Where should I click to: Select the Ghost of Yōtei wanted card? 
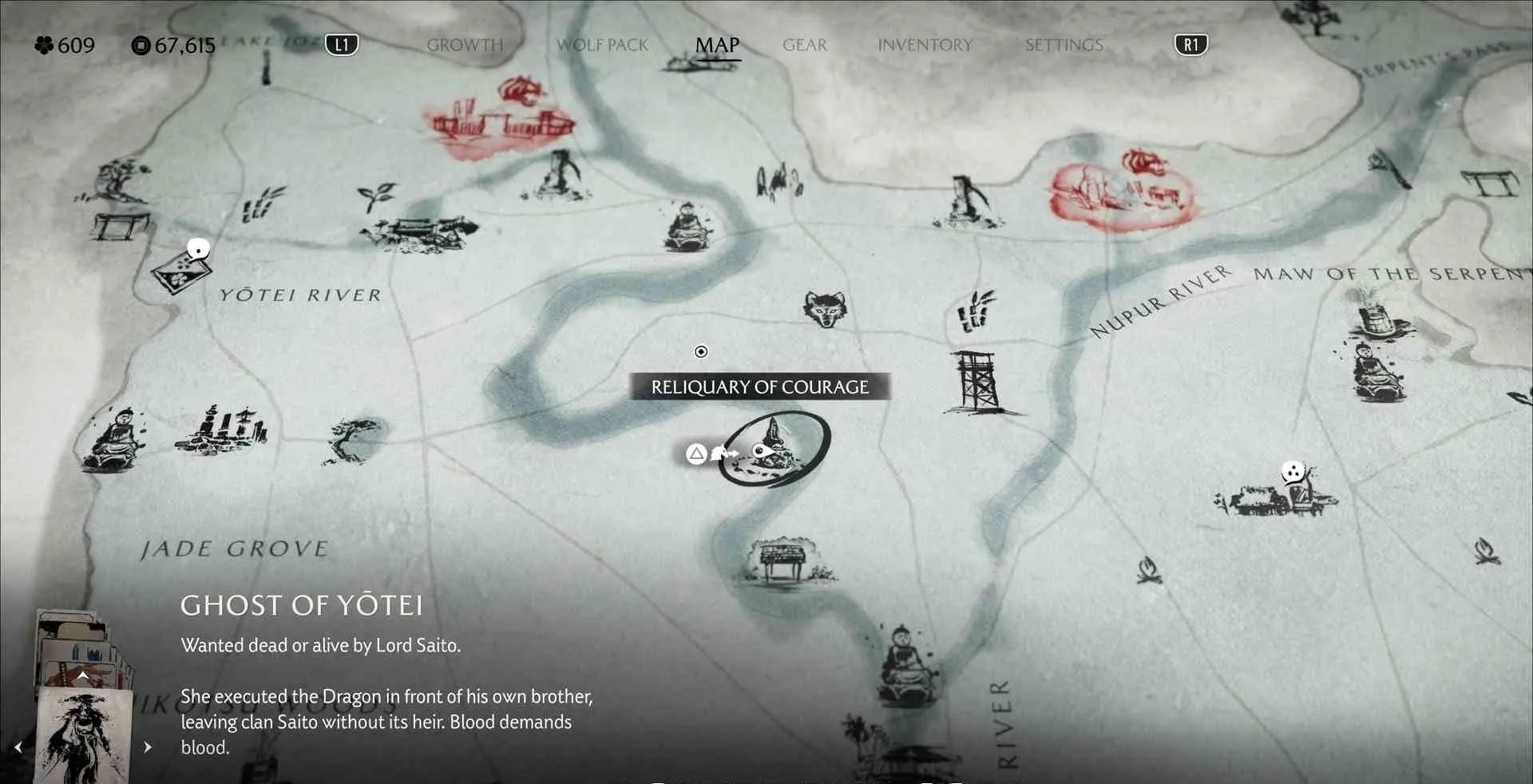[x=84, y=735]
